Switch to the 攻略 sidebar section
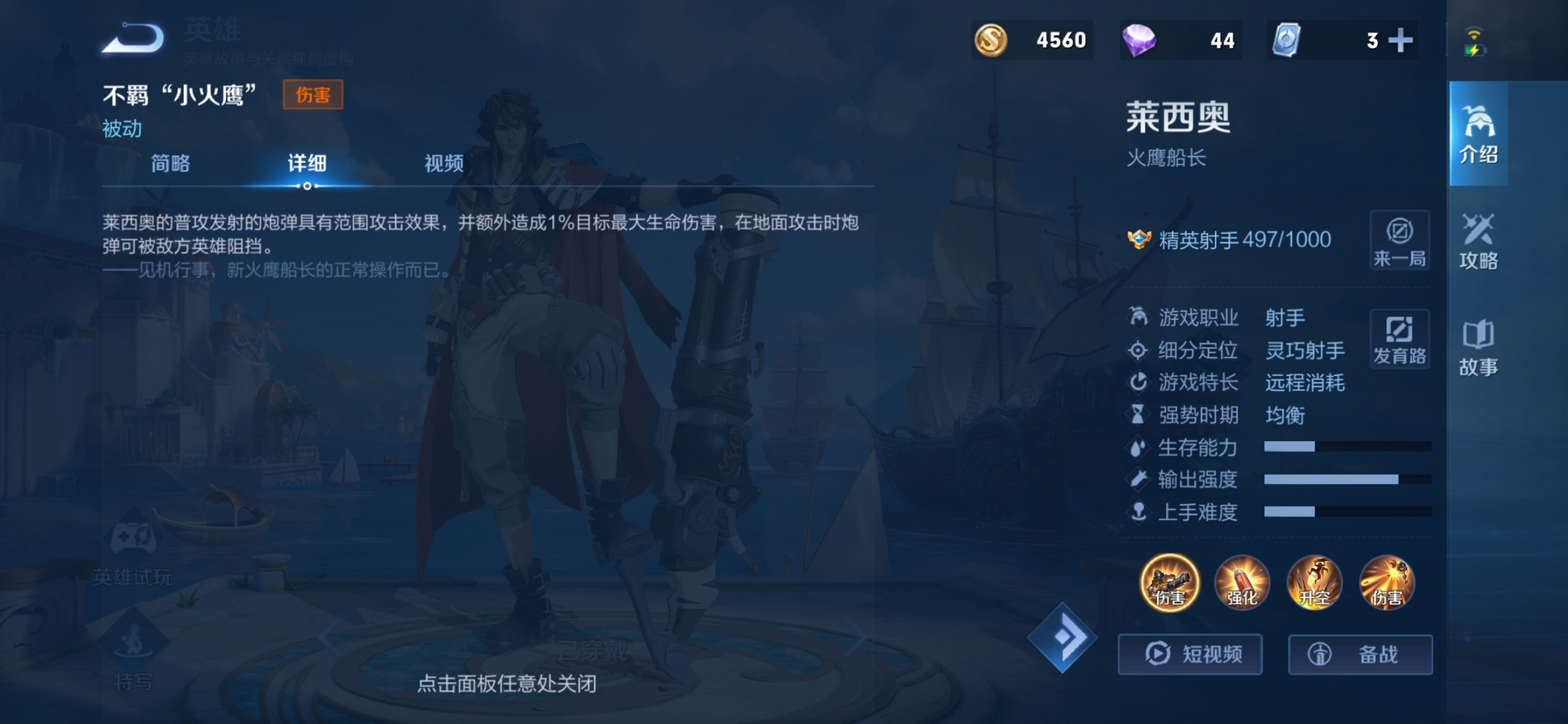This screenshot has height=724, width=1568. tap(1479, 242)
